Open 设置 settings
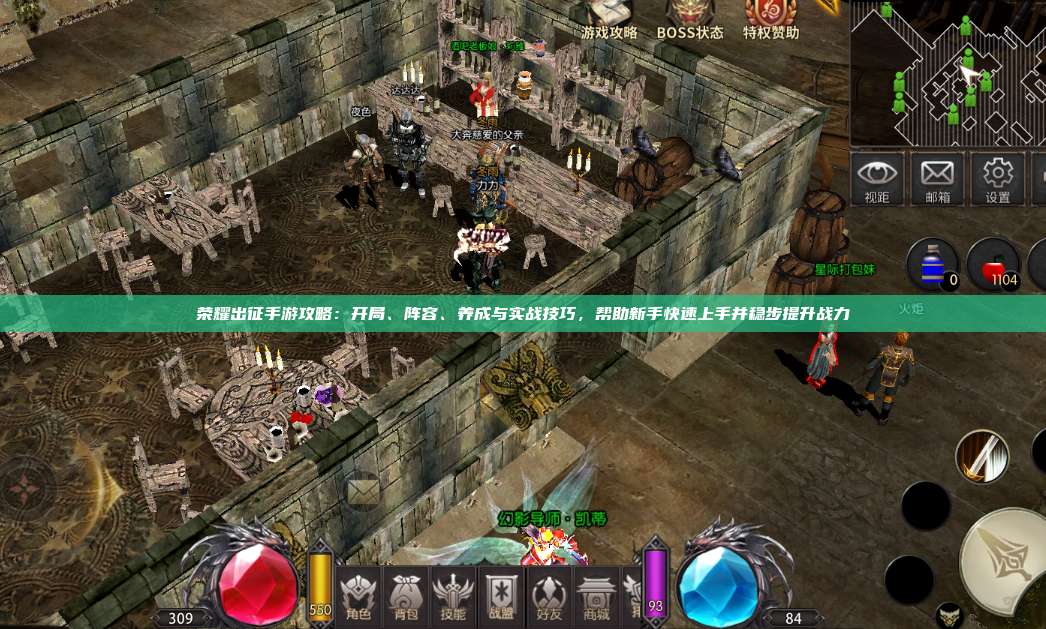The height and width of the screenshot is (629, 1046). [x=997, y=179]
